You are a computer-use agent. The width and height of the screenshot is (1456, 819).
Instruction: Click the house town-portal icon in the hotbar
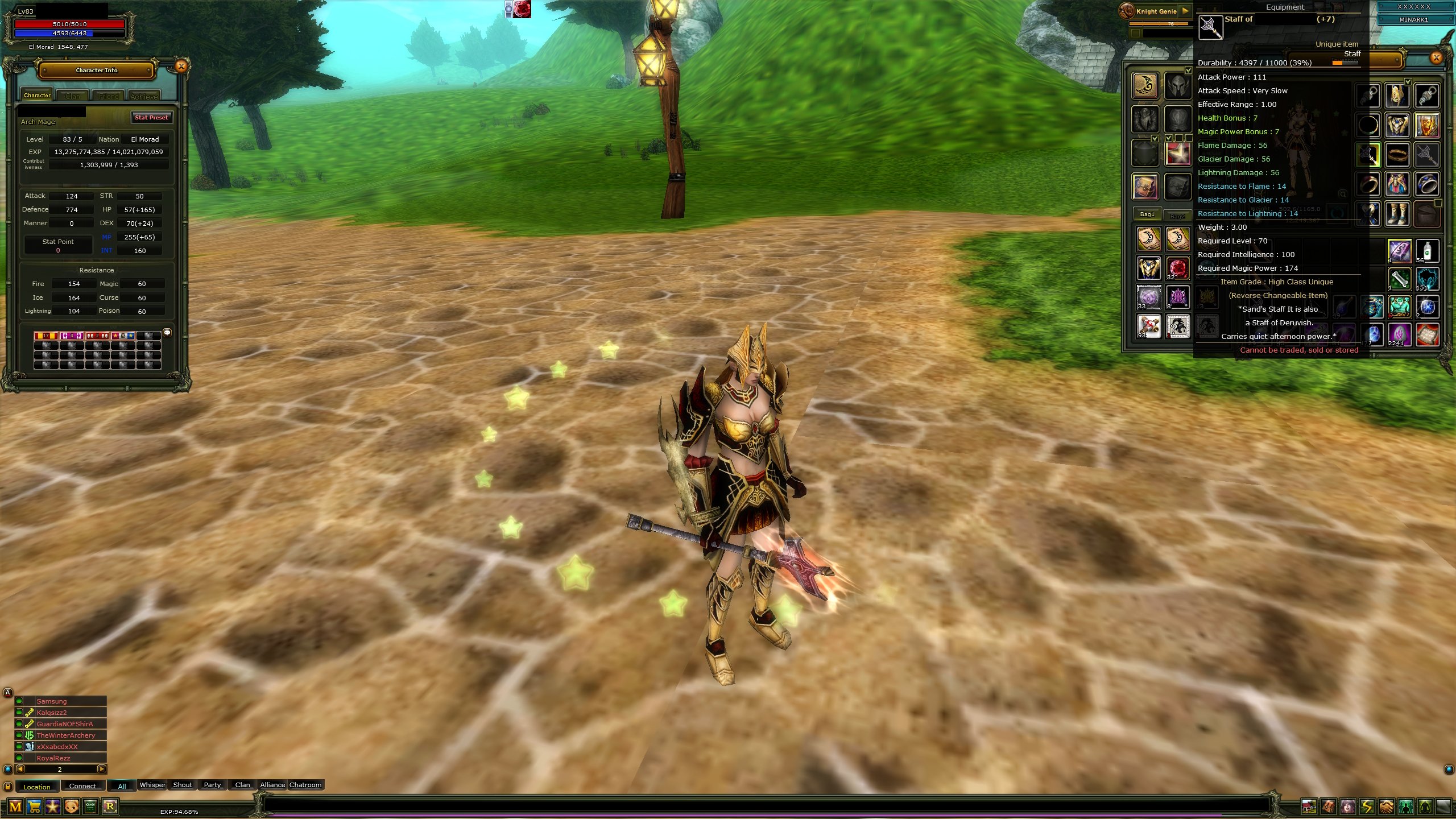1309,808
